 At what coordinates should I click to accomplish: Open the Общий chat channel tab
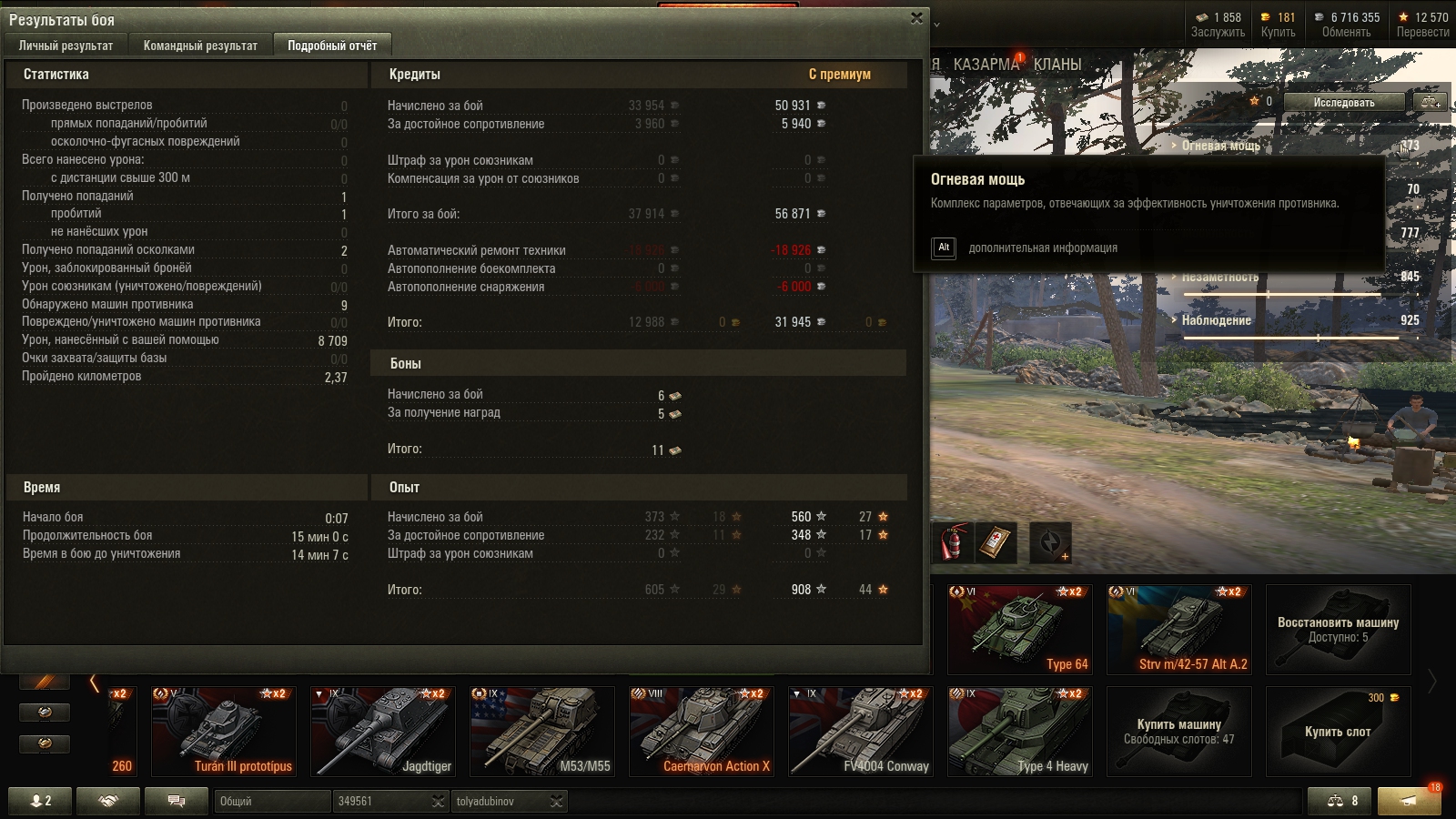click(271, 802)
